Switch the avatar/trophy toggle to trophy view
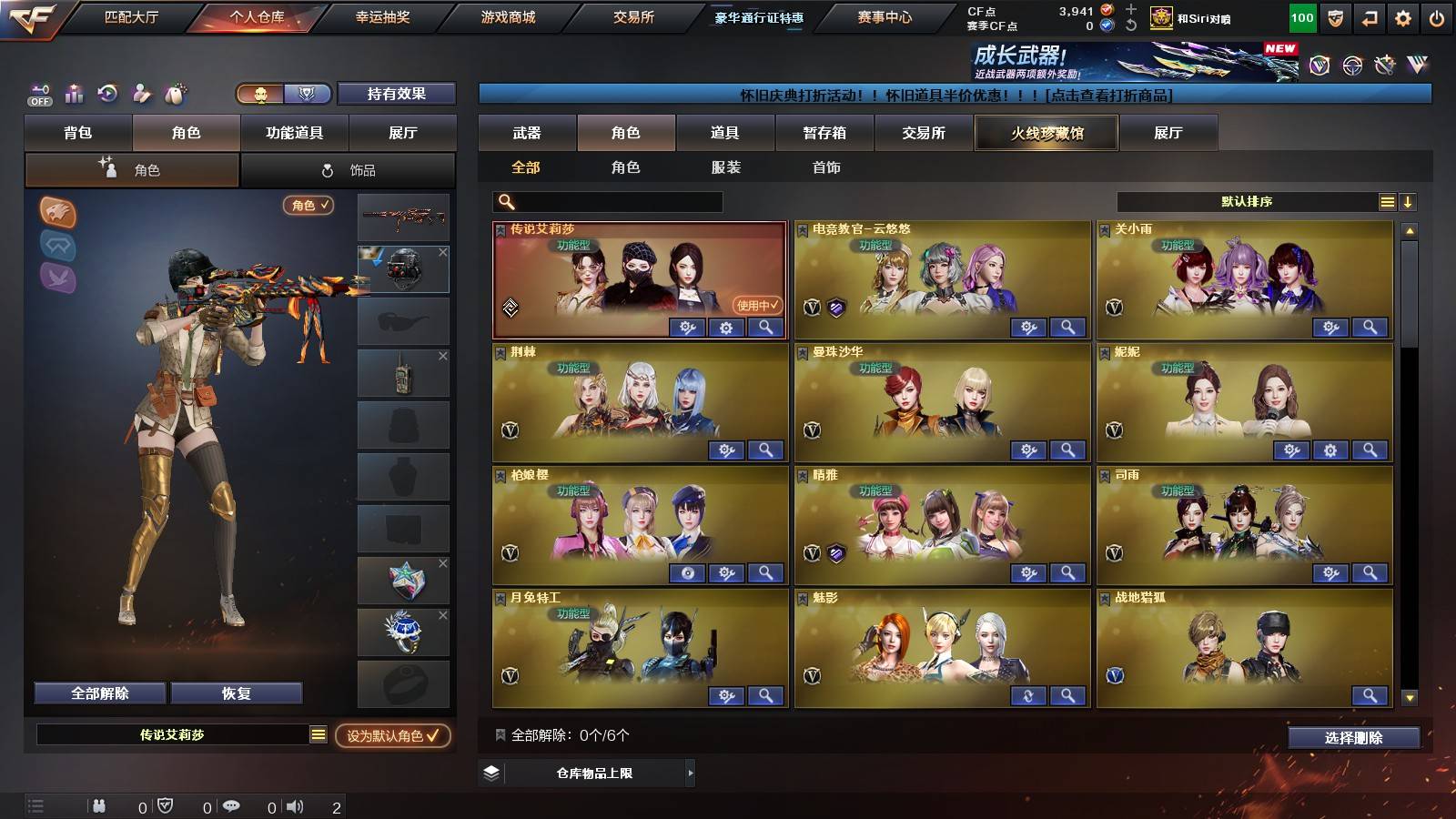The image size is (1456, 819). [308, 94]
